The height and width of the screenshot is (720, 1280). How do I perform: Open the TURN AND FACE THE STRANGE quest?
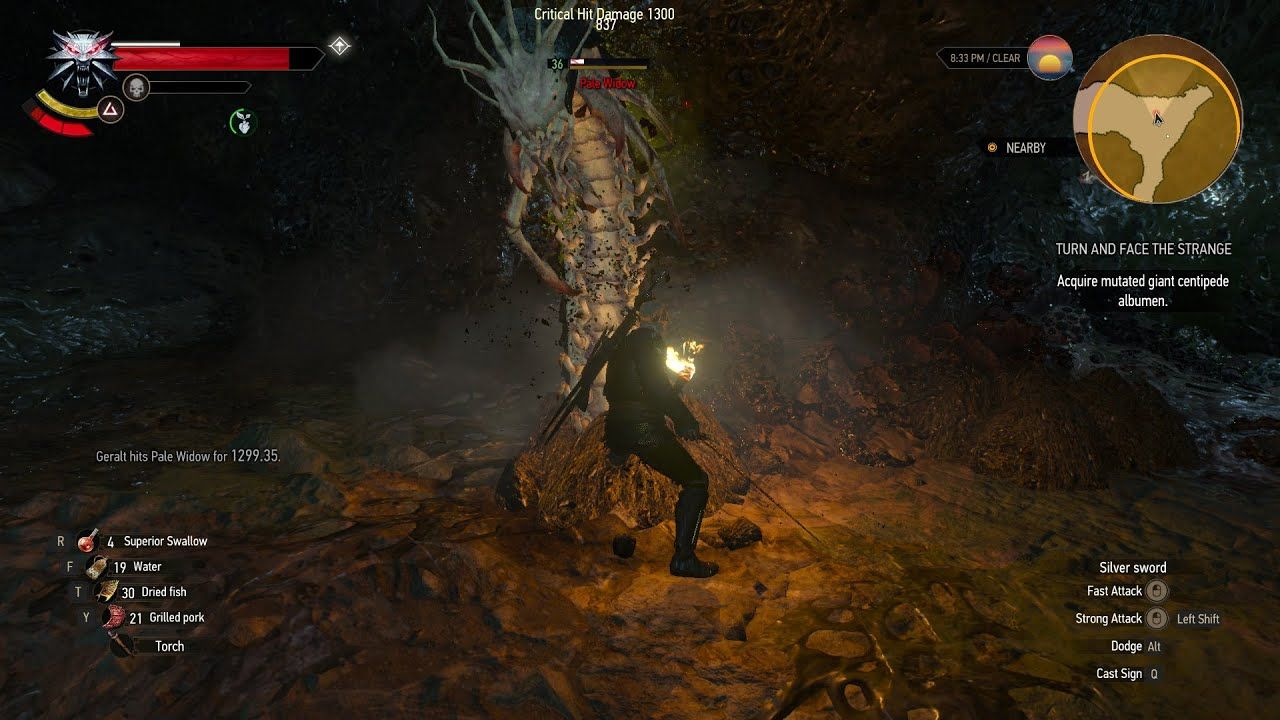1146,249
